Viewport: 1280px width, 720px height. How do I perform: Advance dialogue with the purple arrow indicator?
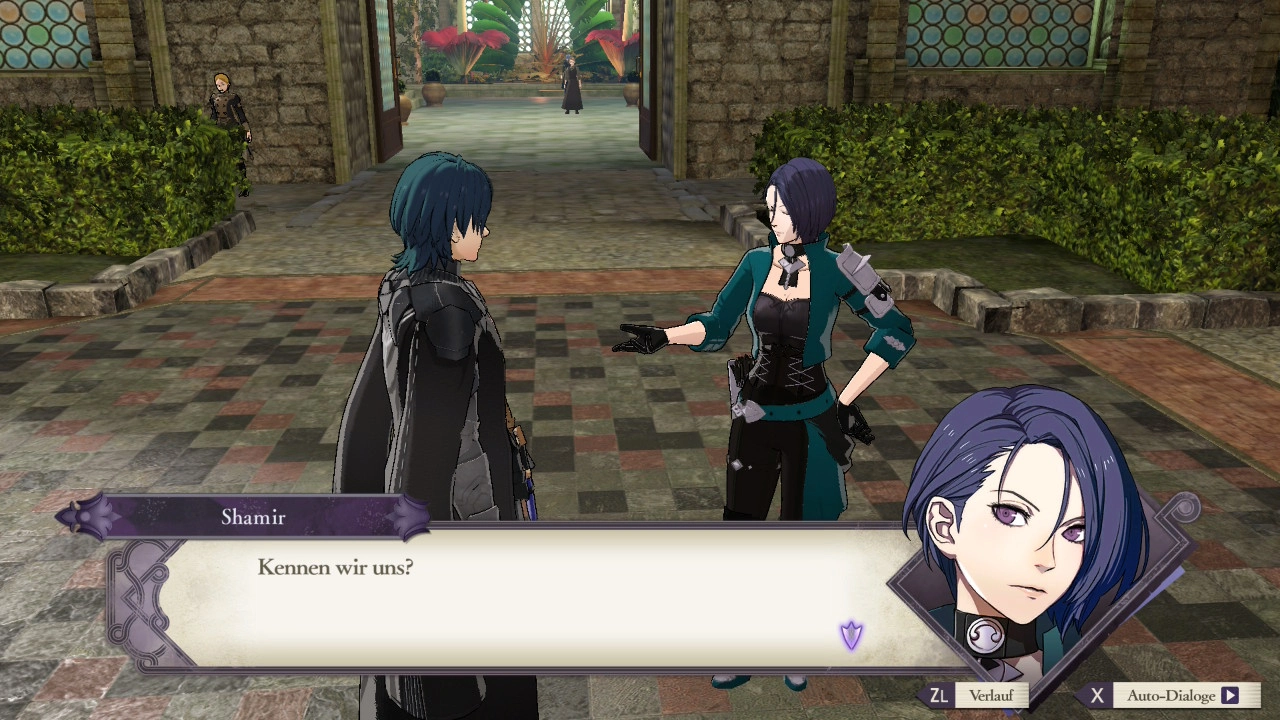pyautogui.click(x=851, y=635)
